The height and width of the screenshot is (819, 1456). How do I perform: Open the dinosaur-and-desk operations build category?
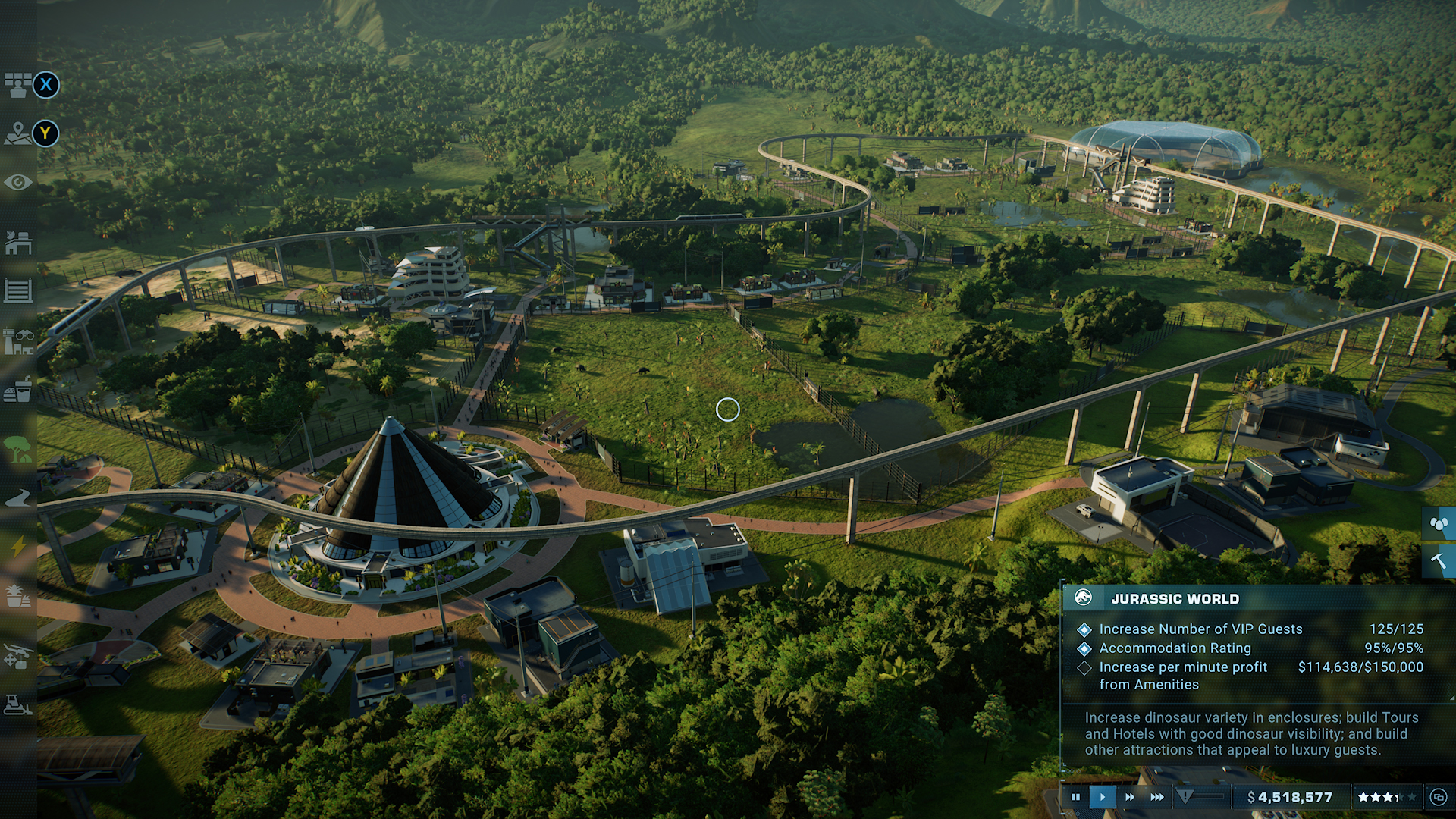tap(18, 243)
